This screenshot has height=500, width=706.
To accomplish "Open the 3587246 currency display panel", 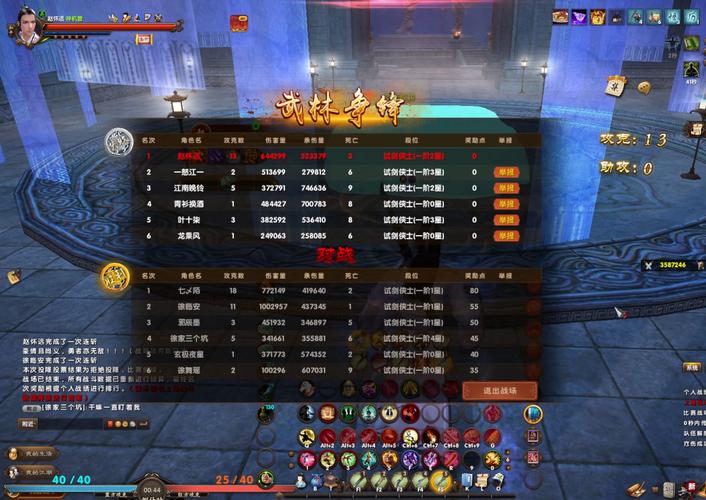I will pyautogui.click(x=665, y=264).
